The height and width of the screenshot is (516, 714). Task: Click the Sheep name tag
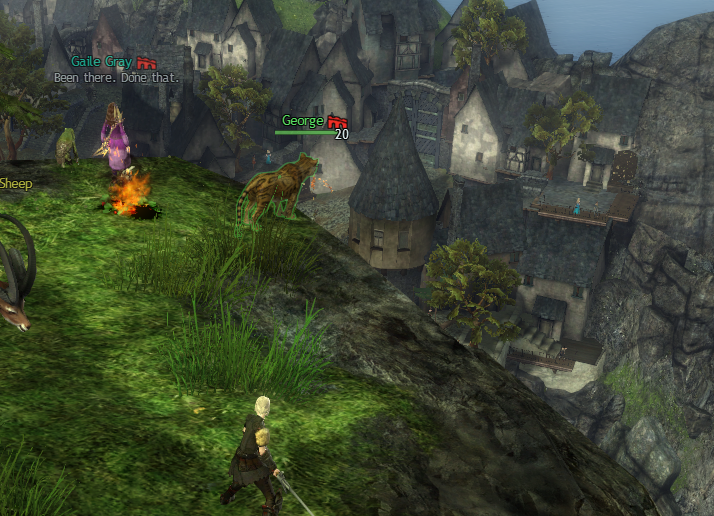(x=15, y=184)
